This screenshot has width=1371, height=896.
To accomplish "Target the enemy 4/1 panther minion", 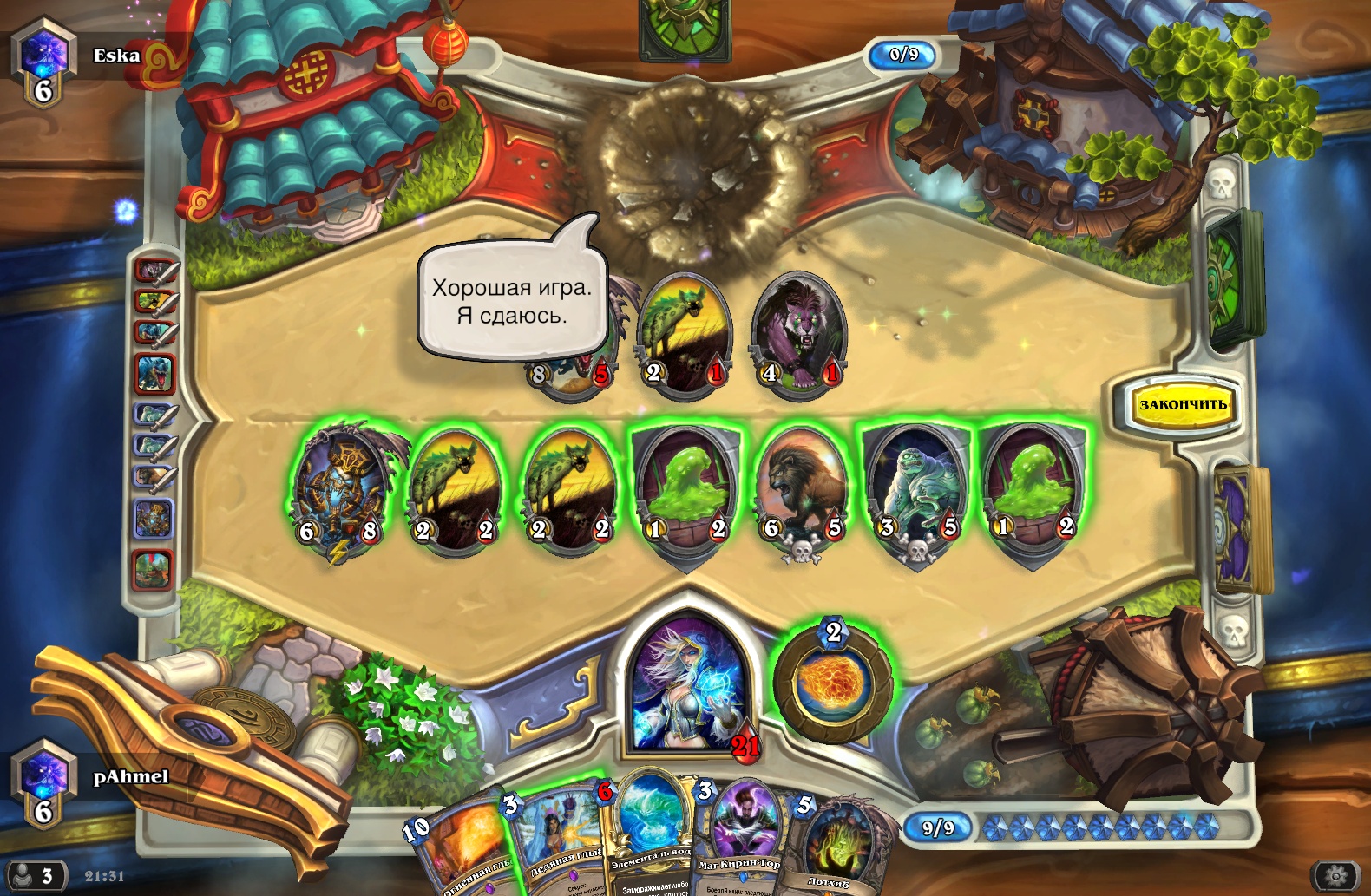I will [x=798, y=336].
